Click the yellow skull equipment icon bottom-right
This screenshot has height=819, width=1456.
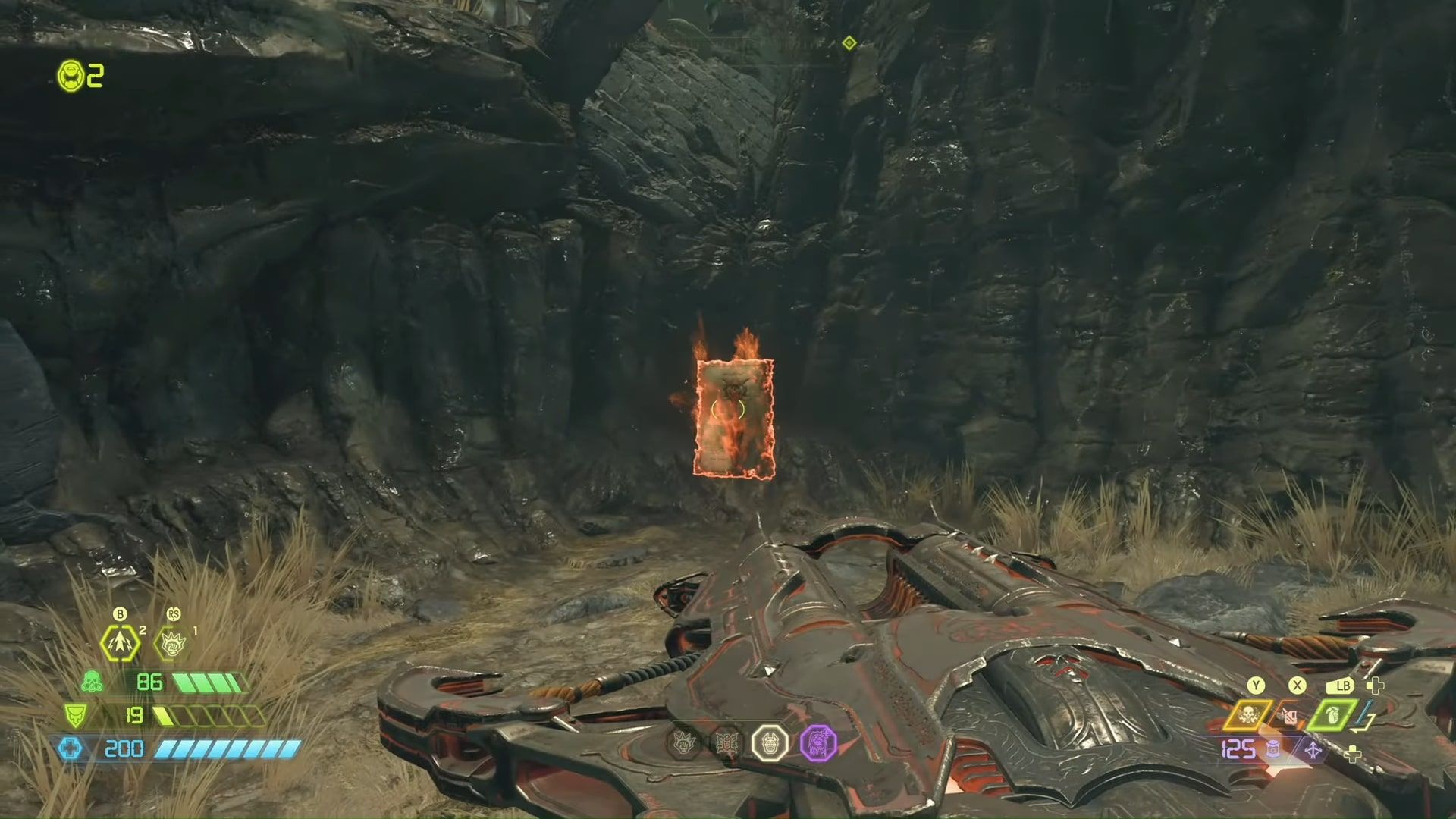click(1247, 714)
